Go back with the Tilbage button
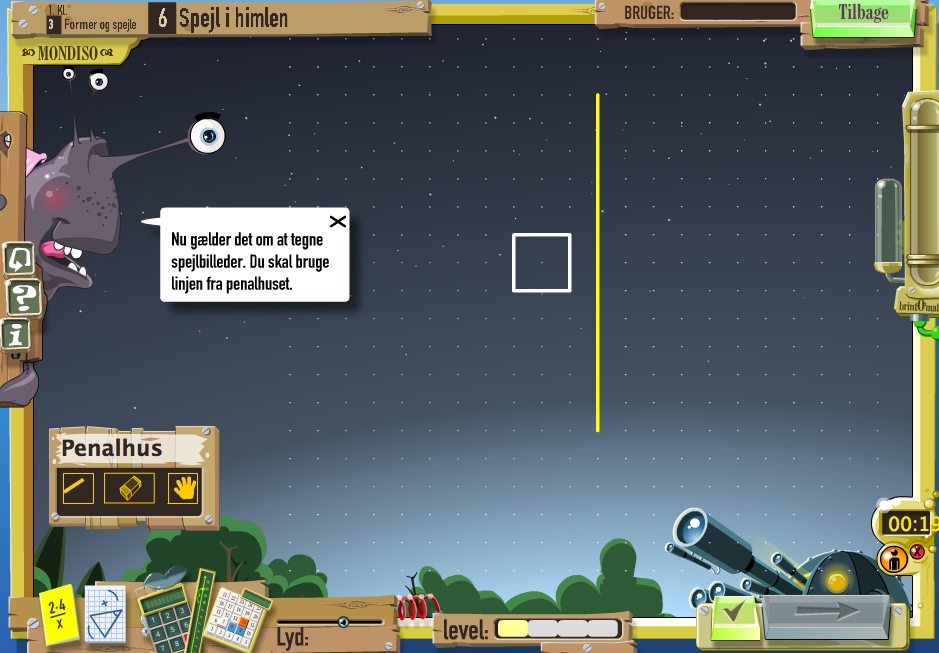The width and height of the screenshot is (939, 653). click(x=863, y=14)
